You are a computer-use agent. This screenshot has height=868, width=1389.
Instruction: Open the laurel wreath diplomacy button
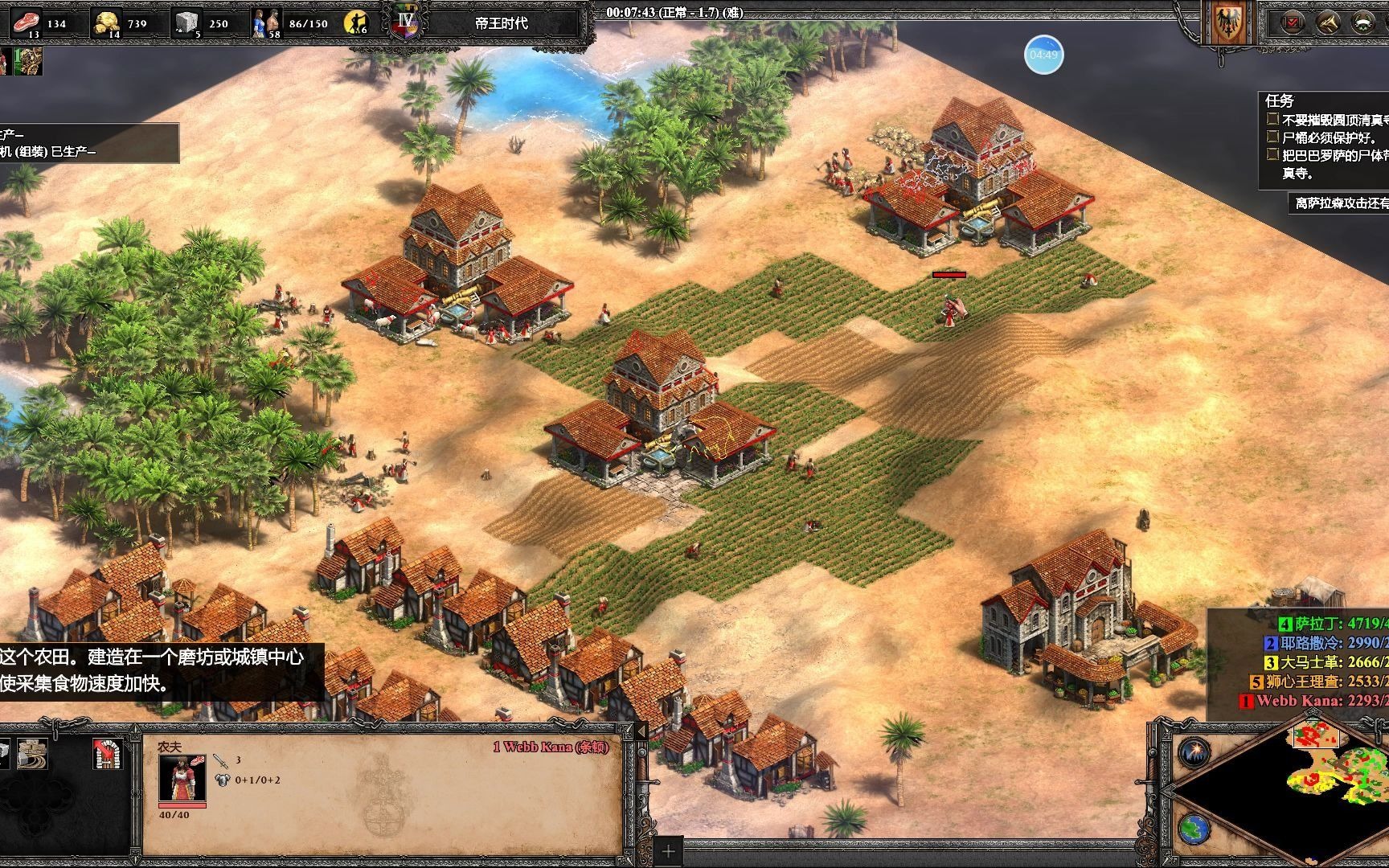pos(1362,23)
